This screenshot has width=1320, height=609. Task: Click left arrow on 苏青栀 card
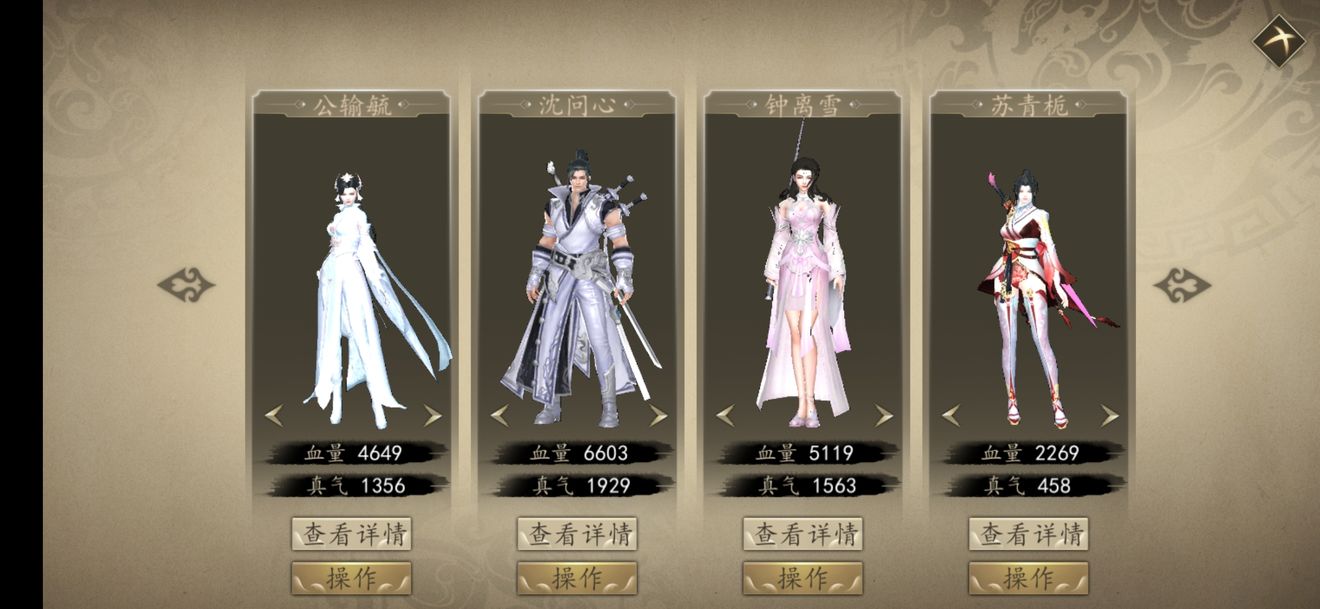[x=951, y=415]
